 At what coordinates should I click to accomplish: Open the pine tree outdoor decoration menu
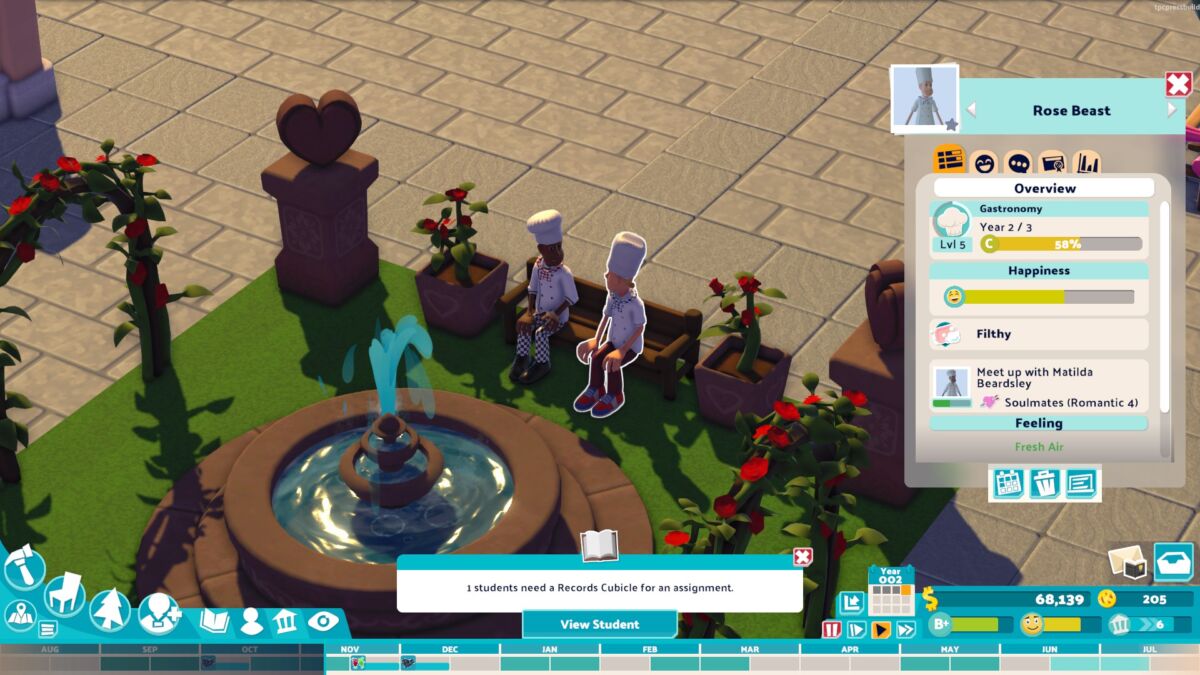(110, 609)
